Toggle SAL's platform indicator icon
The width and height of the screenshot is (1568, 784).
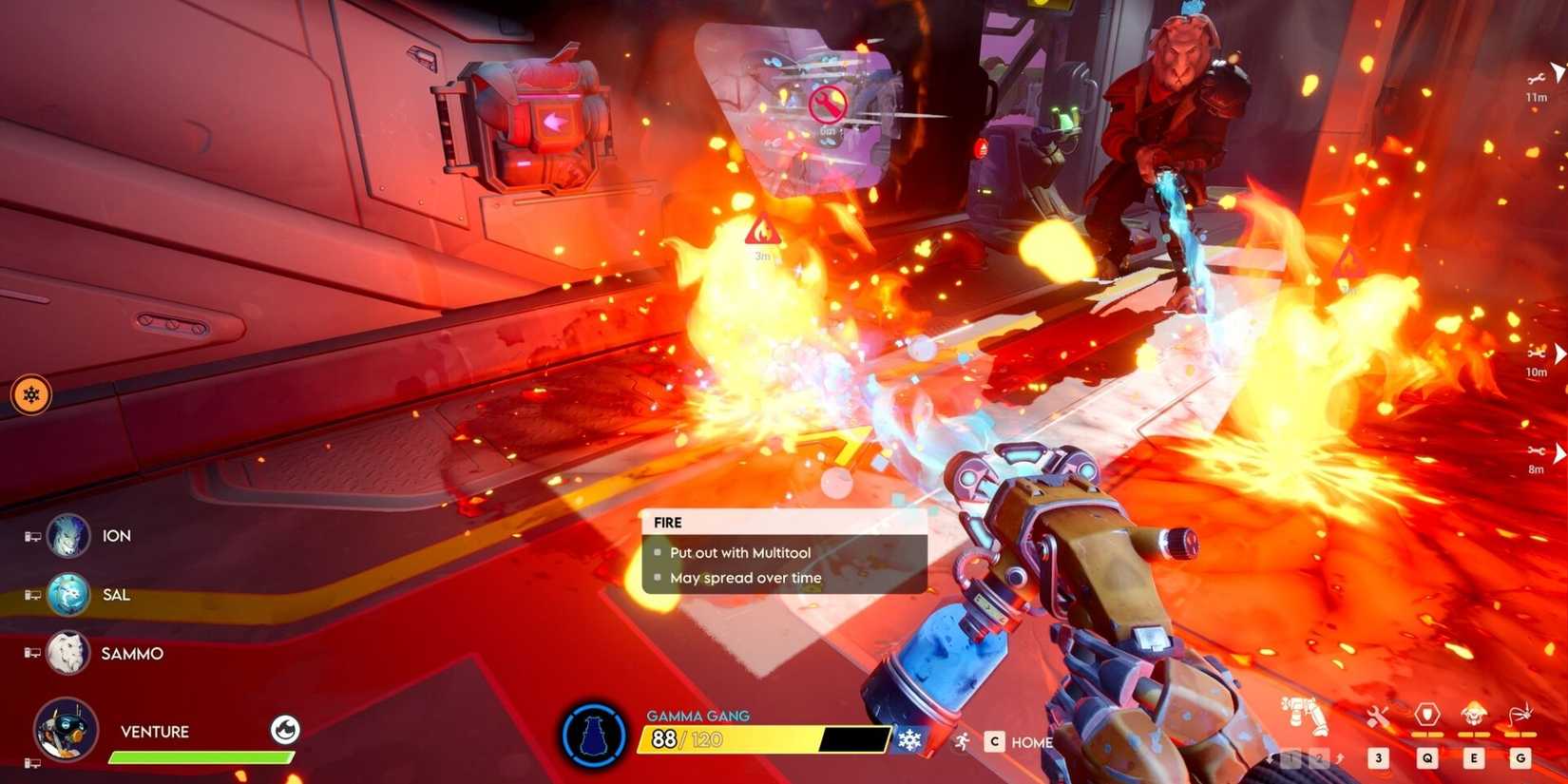coord(31,595)
